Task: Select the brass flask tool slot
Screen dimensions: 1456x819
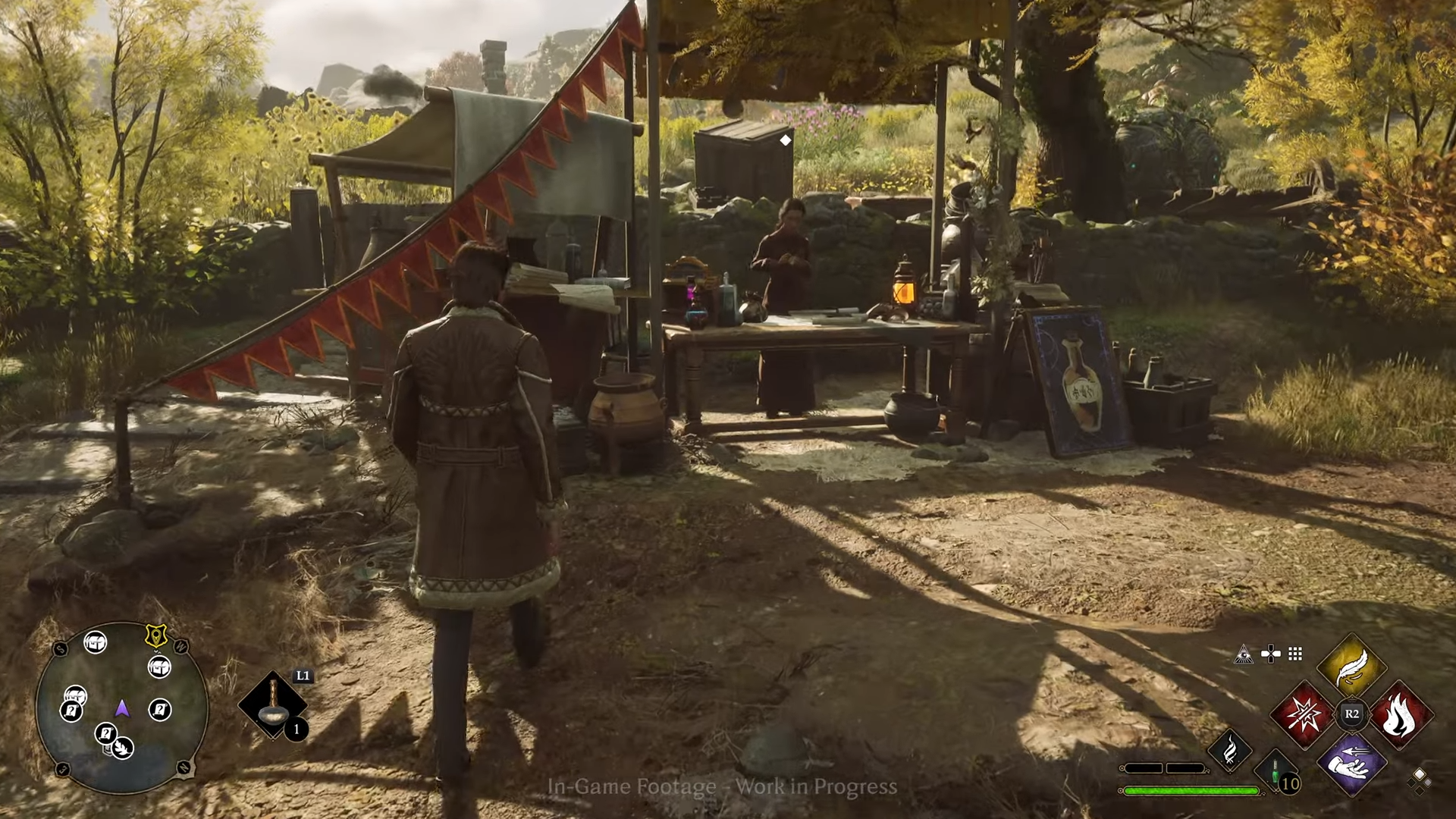Action: (x=272, y=704)
